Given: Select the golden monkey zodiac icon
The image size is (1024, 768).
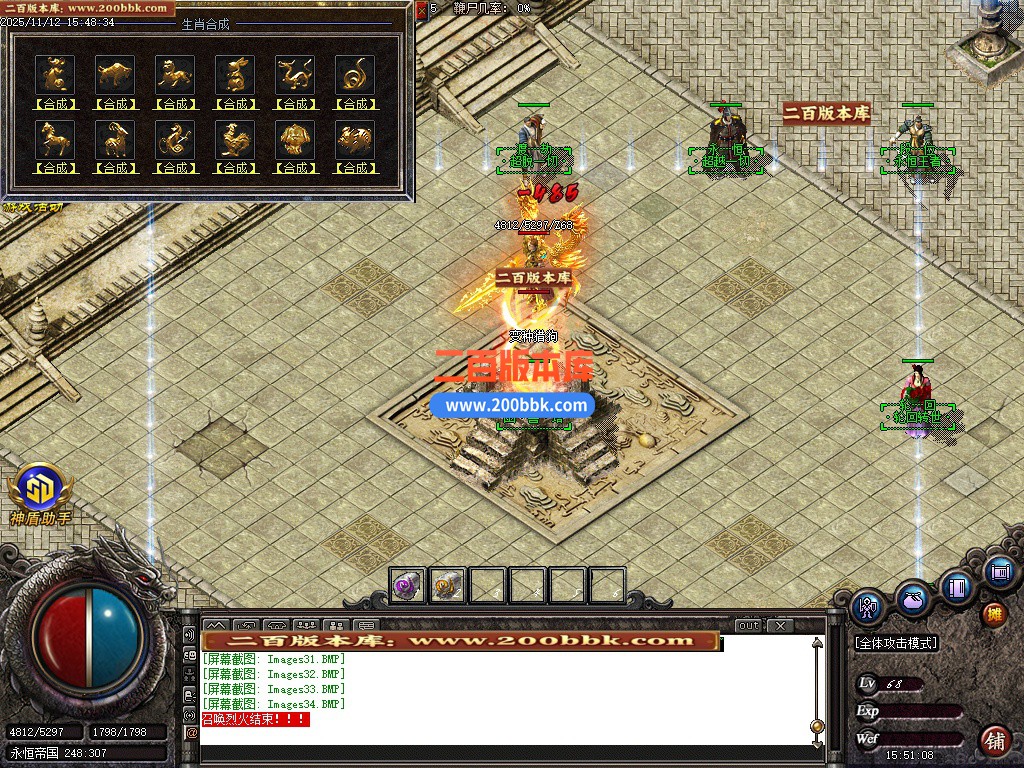Looking at the screenshot, I should [175, 138].
